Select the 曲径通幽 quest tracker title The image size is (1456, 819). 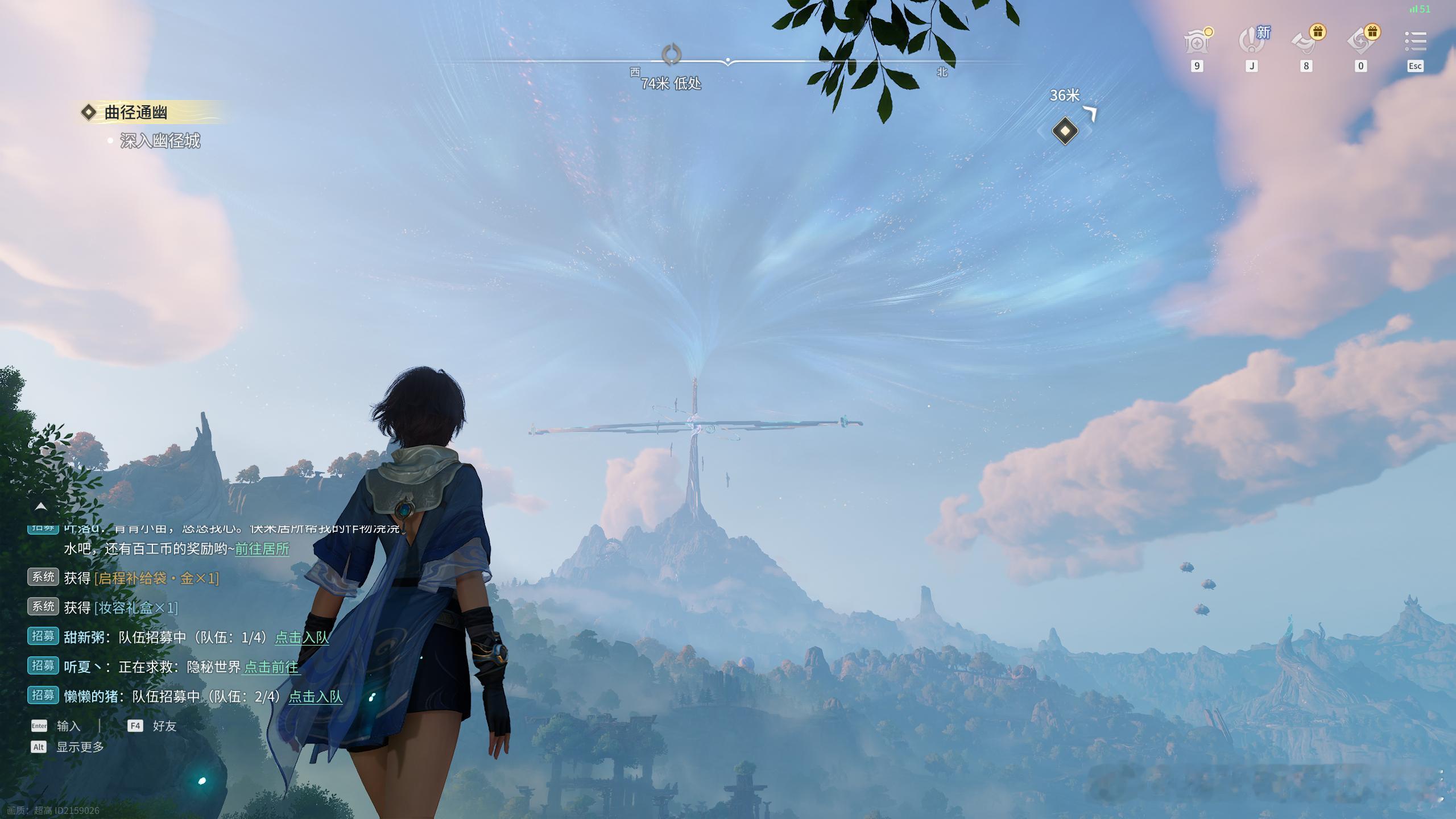135,113
